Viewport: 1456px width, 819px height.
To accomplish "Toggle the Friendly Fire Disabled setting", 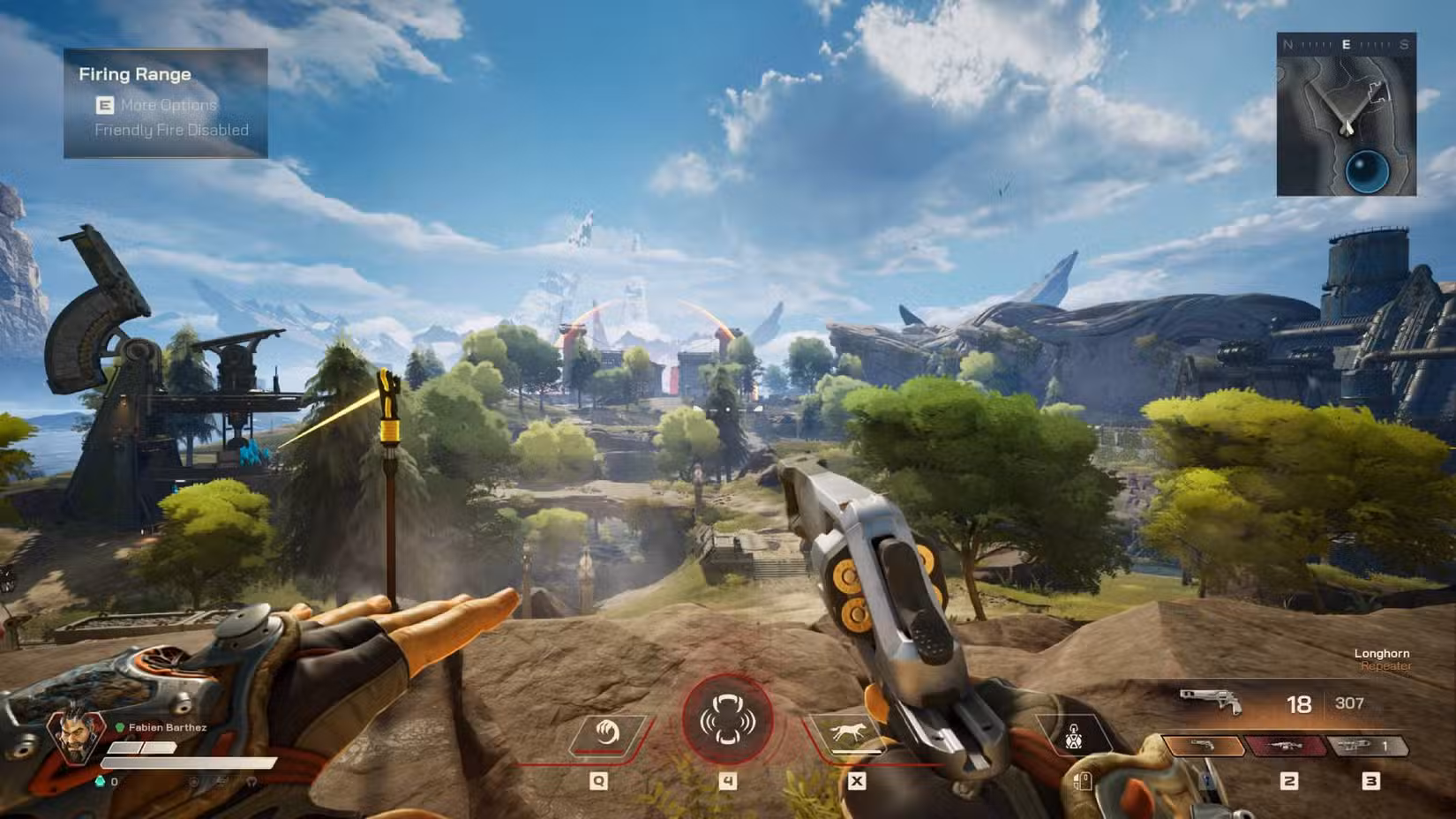I will point(173,129).
